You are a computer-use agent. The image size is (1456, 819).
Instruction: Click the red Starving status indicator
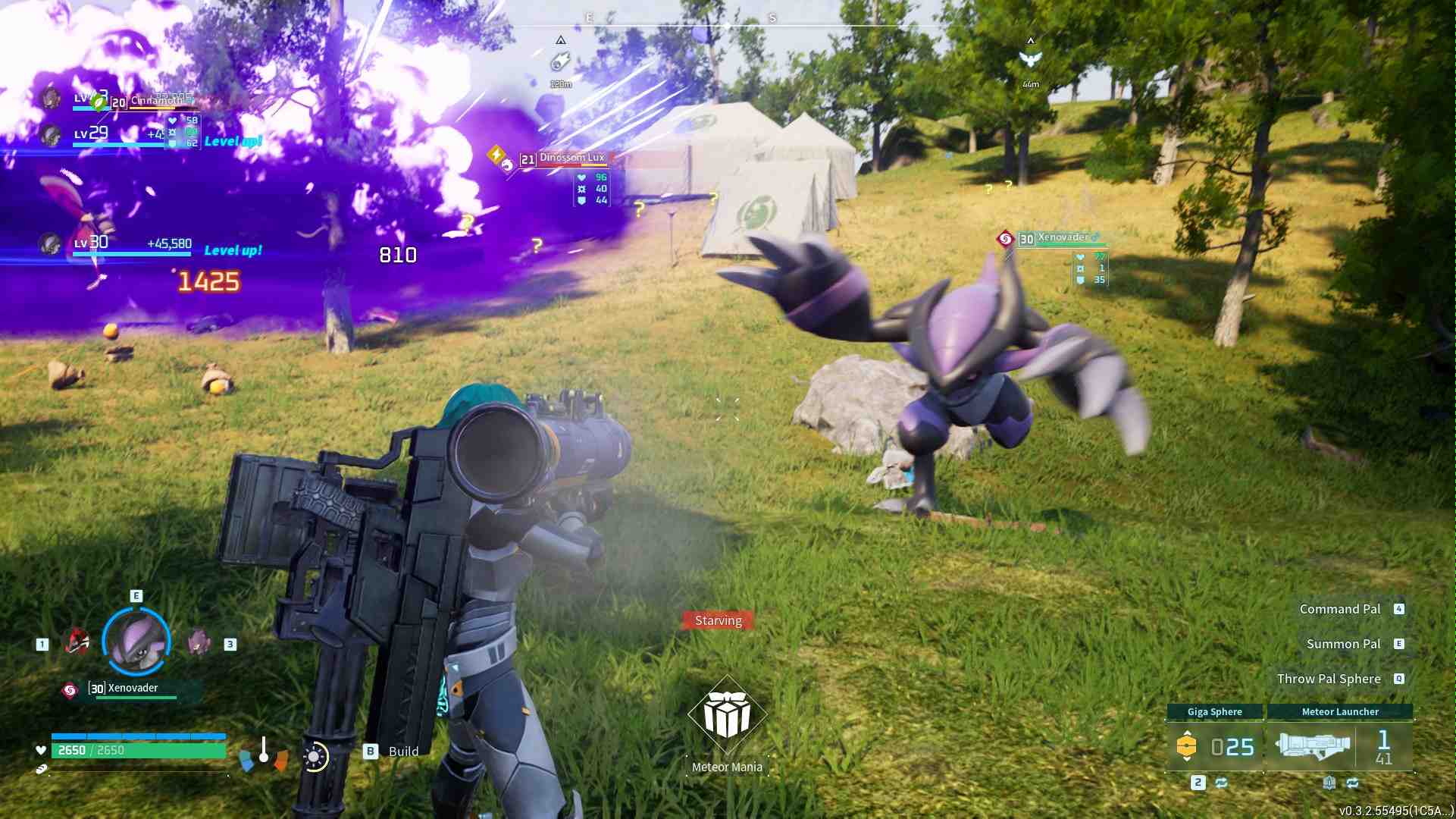[x=719, y=620]
